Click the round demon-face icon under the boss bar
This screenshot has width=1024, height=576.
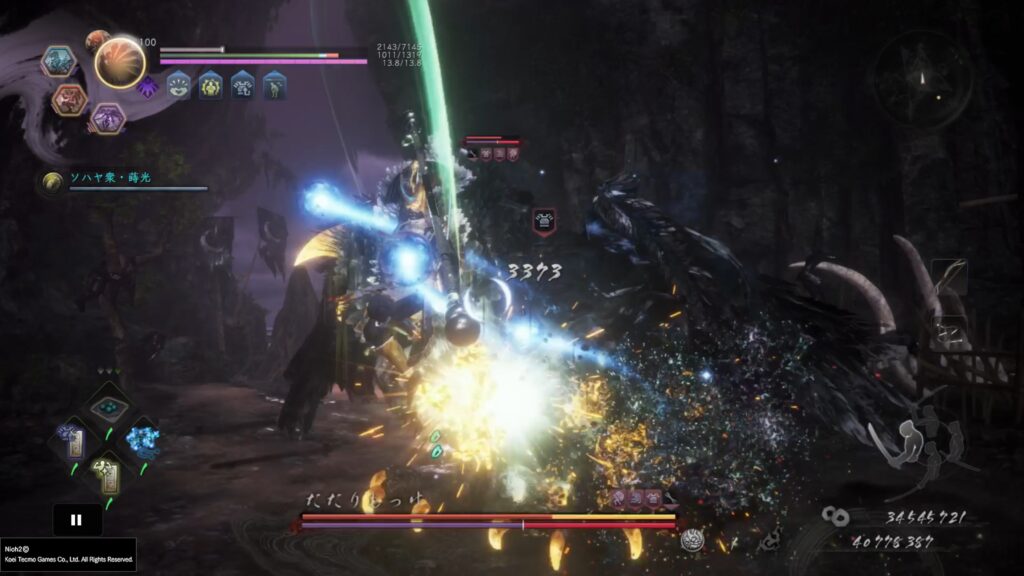click(691, 541)
